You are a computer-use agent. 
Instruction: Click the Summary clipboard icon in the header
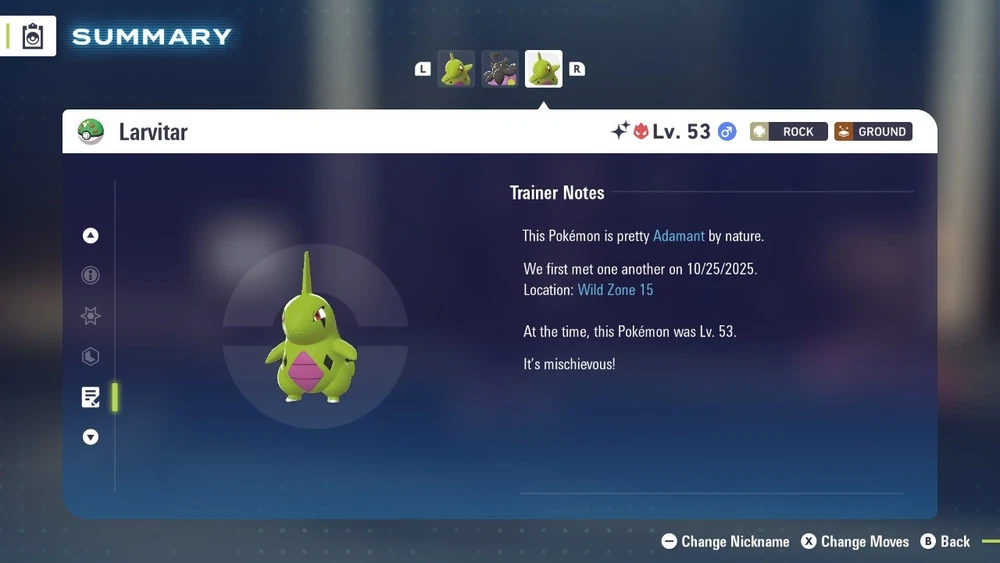(33, 36)
